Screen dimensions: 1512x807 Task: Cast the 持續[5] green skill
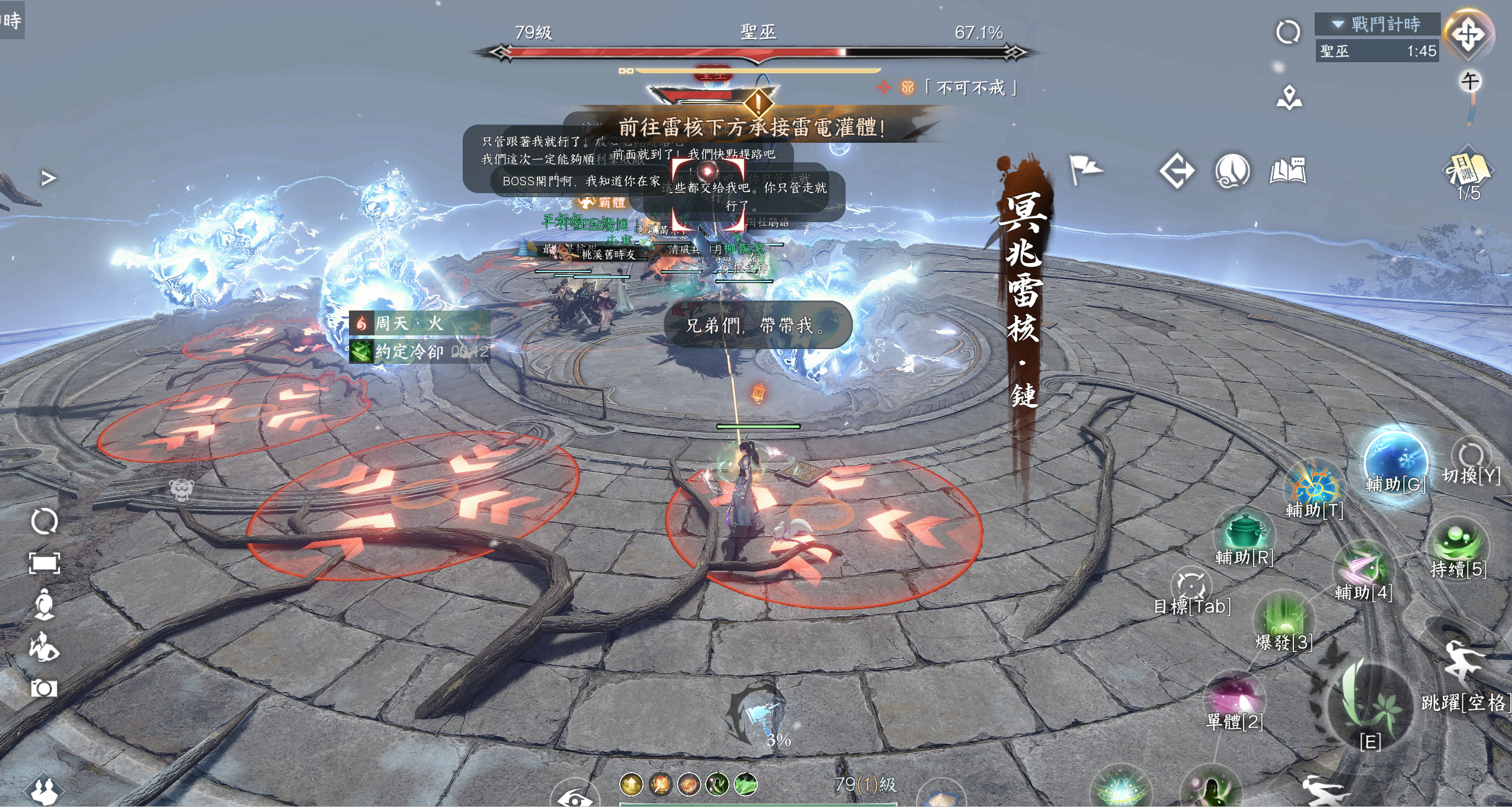(1457, 545)
